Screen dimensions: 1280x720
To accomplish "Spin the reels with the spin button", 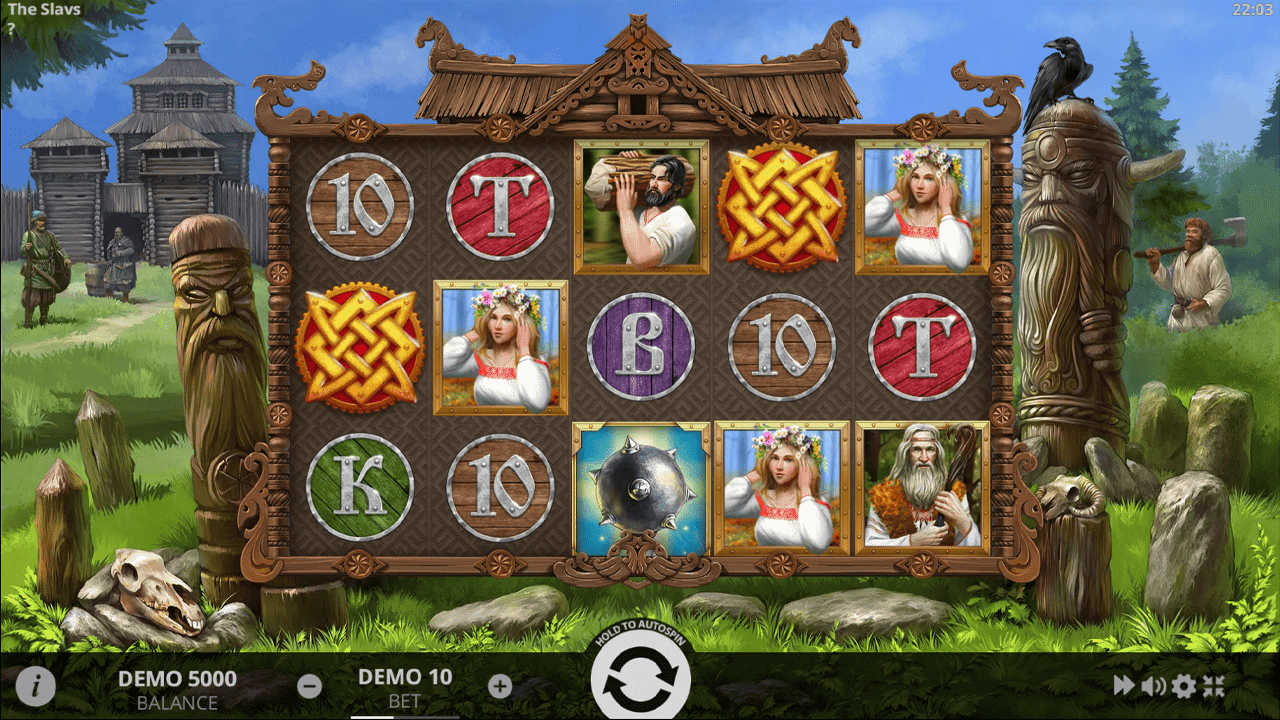I will point(640,680).
